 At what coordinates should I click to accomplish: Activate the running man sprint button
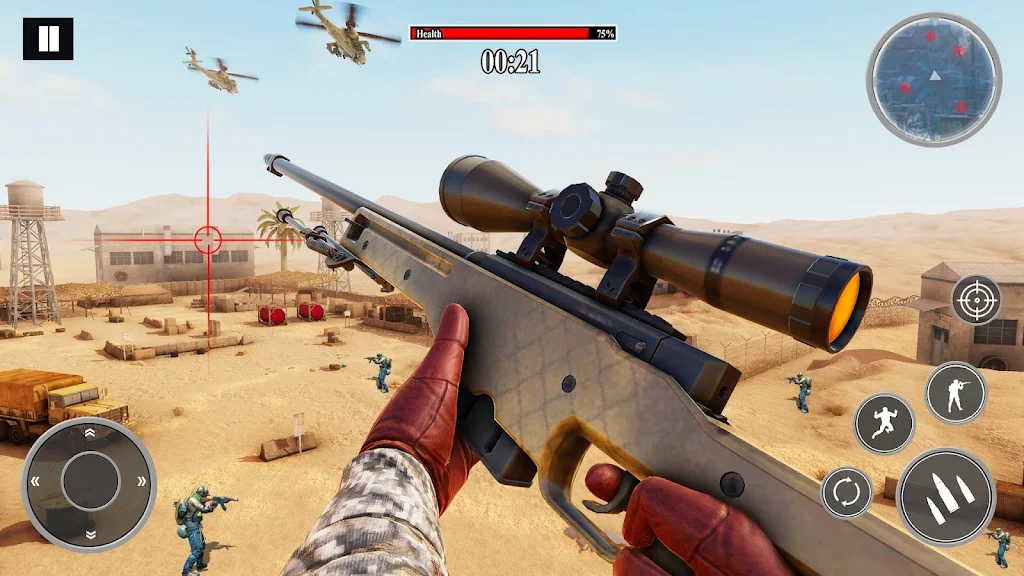pyautogui.click(x=884, y=424)
